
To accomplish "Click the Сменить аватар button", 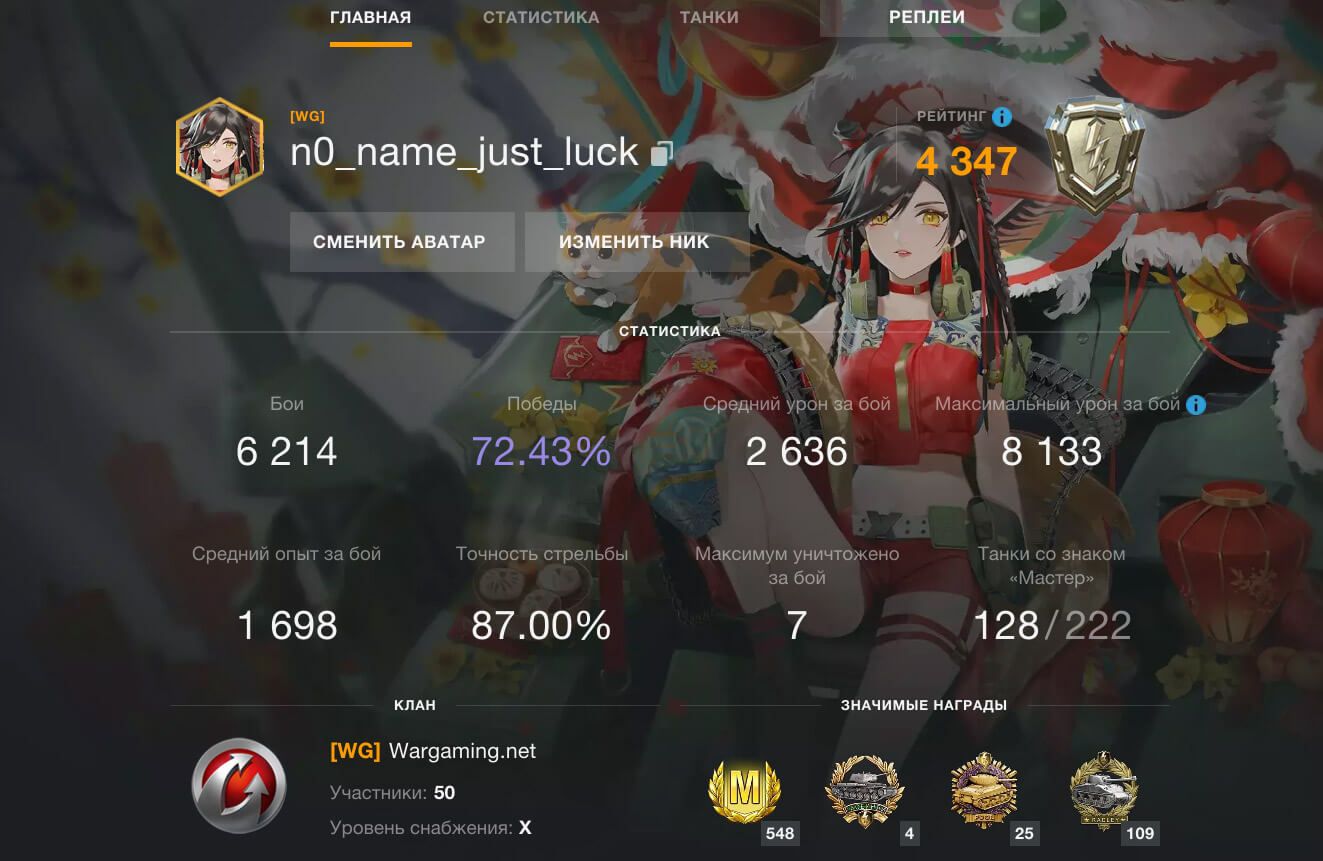I will tap(400, 242).
